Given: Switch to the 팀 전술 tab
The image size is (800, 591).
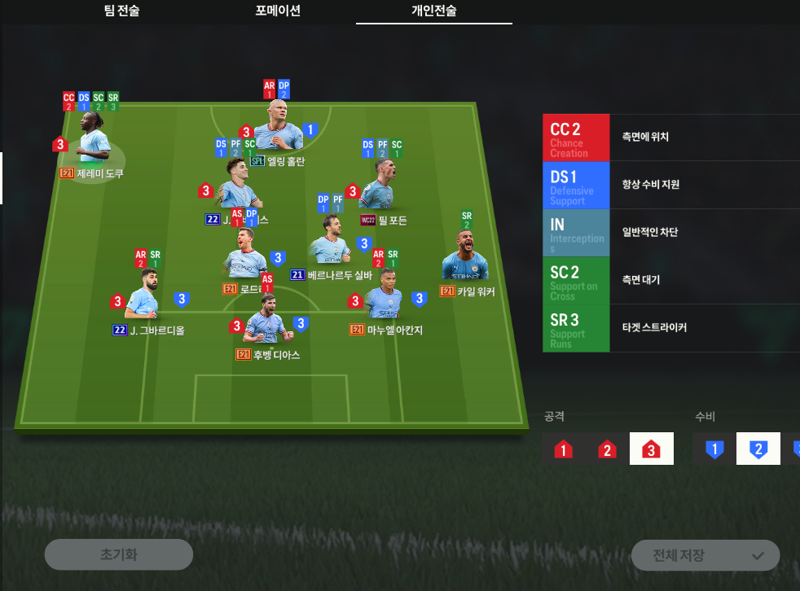Looking at the screenshot, I should coord(121,11).
